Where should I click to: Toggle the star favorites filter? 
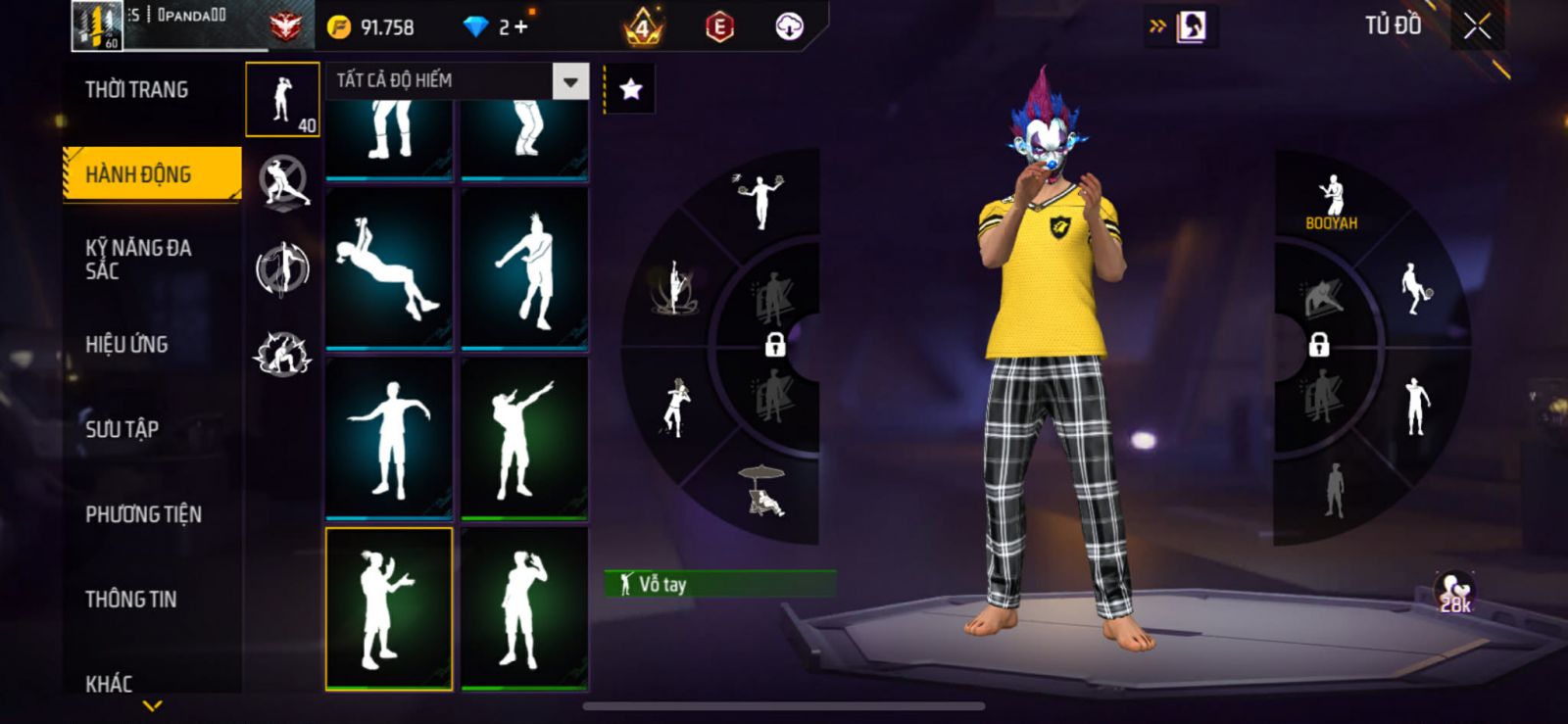coord(631,90)
